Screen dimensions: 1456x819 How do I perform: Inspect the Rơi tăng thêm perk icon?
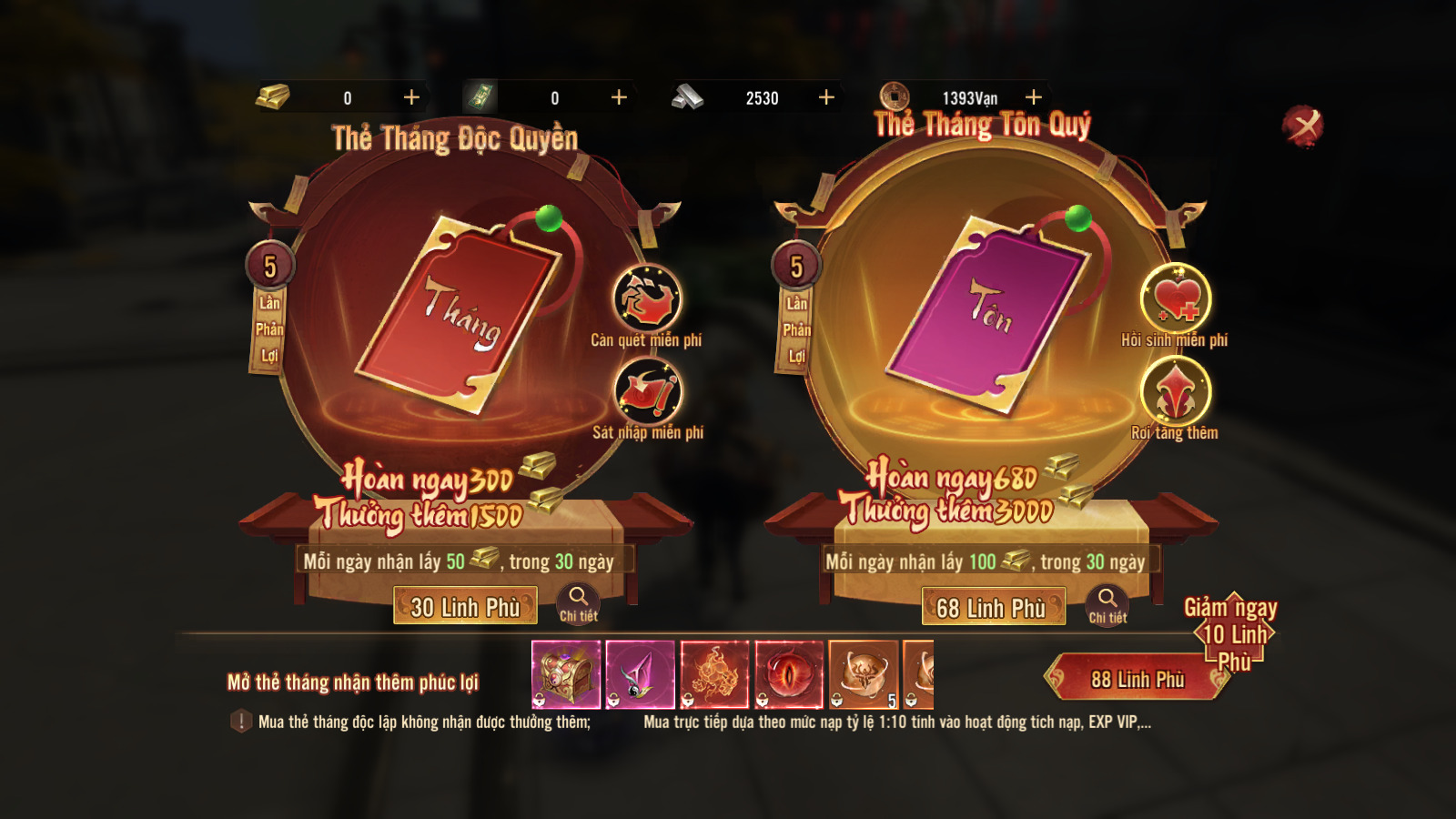[x=1176, y=391]
